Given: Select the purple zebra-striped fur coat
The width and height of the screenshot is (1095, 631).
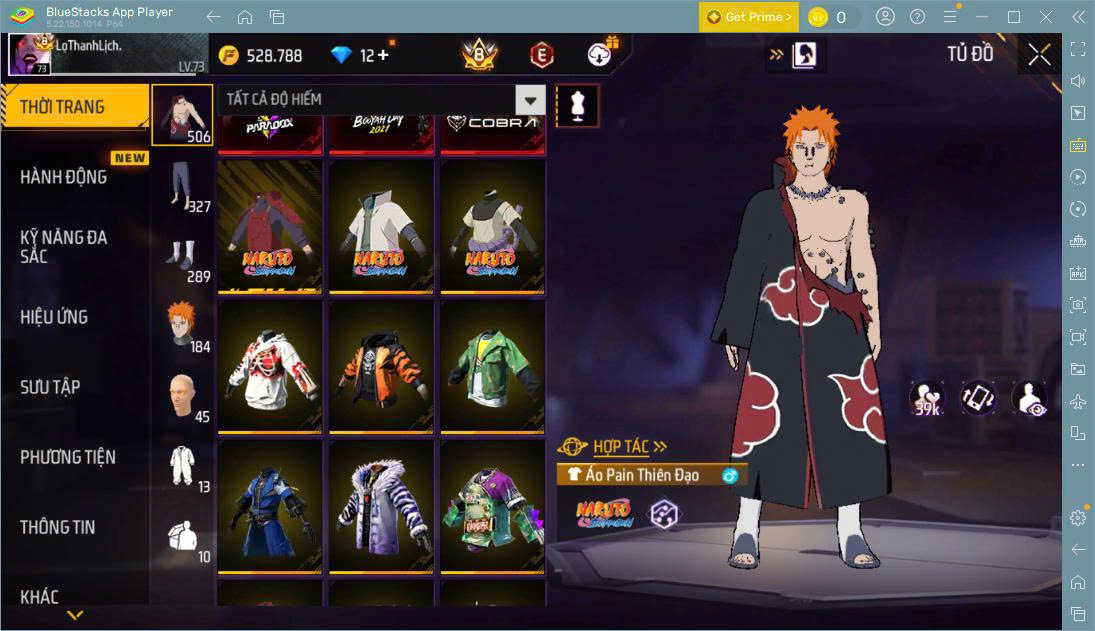Looking at the screenshot, I should pyautogui.click(x=381, y=506).
